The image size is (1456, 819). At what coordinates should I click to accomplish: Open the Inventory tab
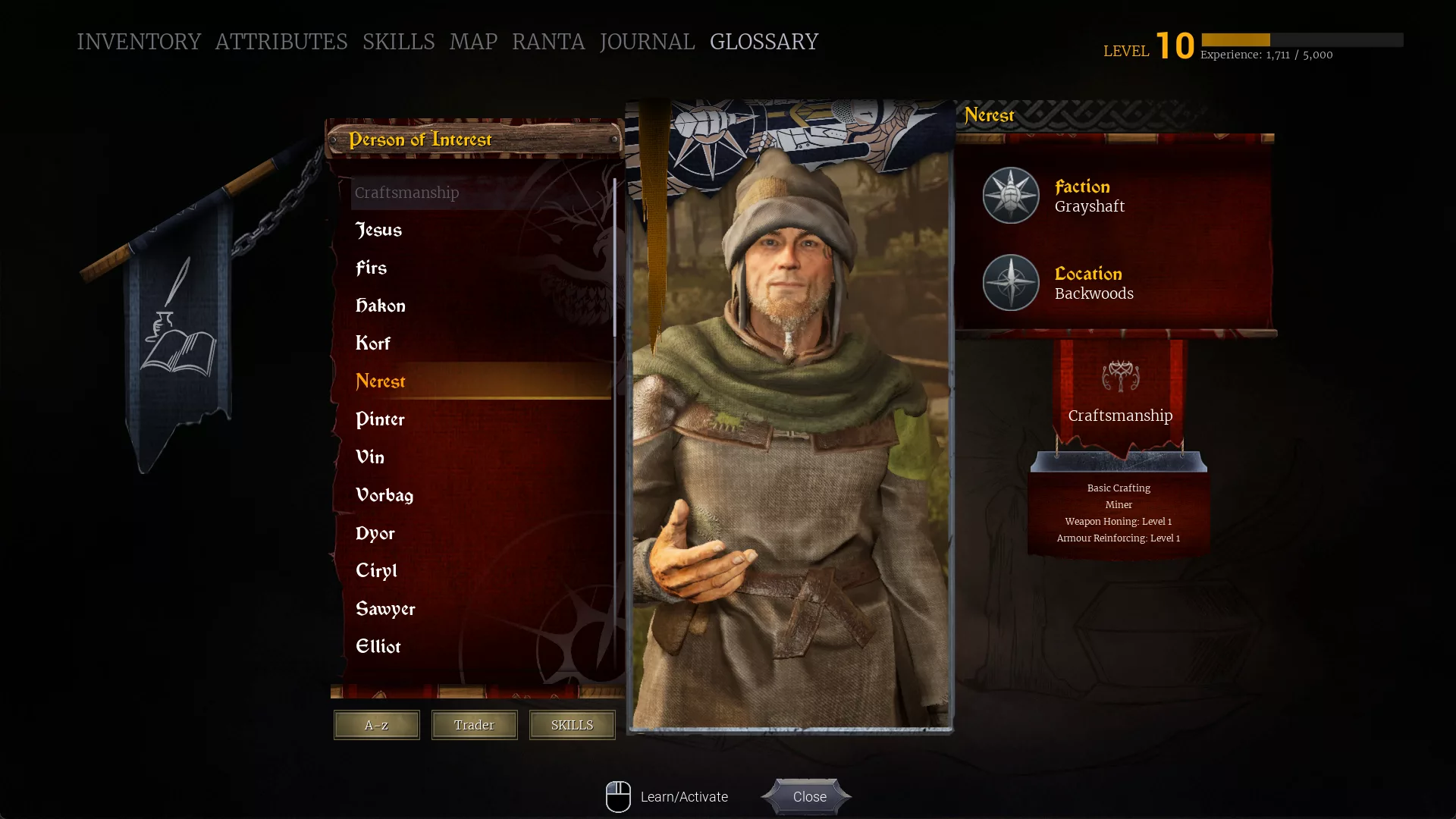pyautogui.click(x=139, y=42)
